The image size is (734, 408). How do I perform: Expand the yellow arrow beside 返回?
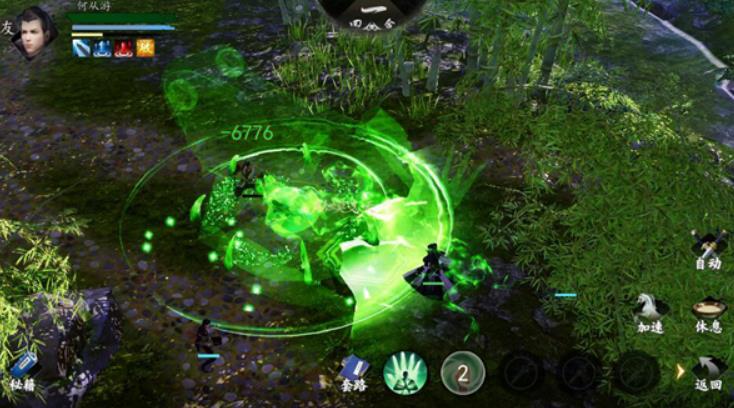tap(681, 371)
